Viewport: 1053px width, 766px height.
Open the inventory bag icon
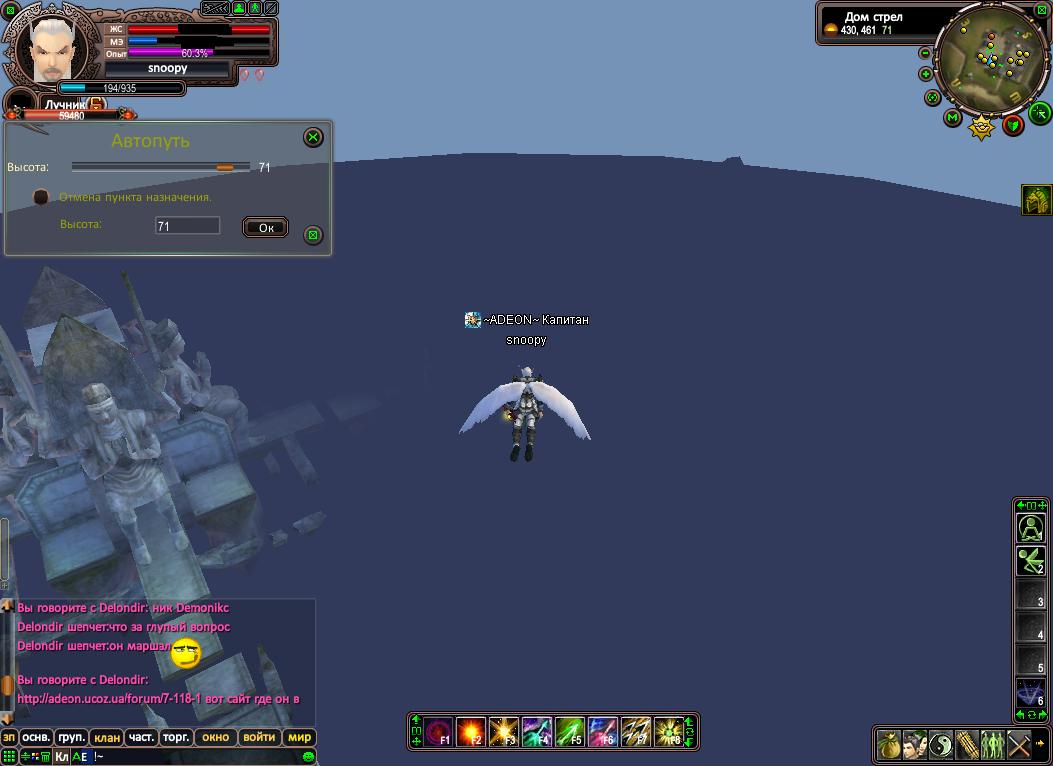coord(889,745)
